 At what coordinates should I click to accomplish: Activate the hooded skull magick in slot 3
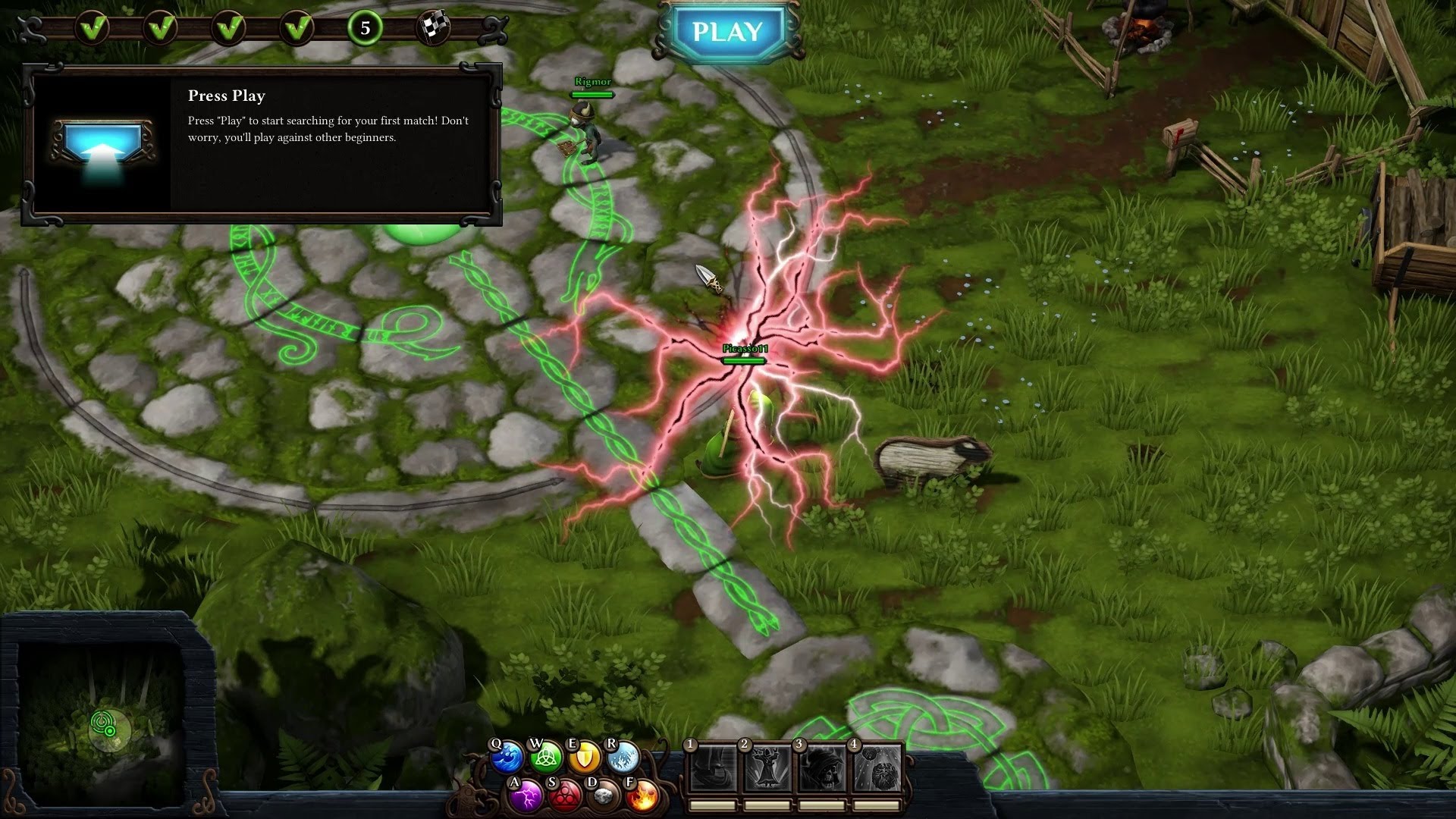pyautogui.click(x=822, y=769)
